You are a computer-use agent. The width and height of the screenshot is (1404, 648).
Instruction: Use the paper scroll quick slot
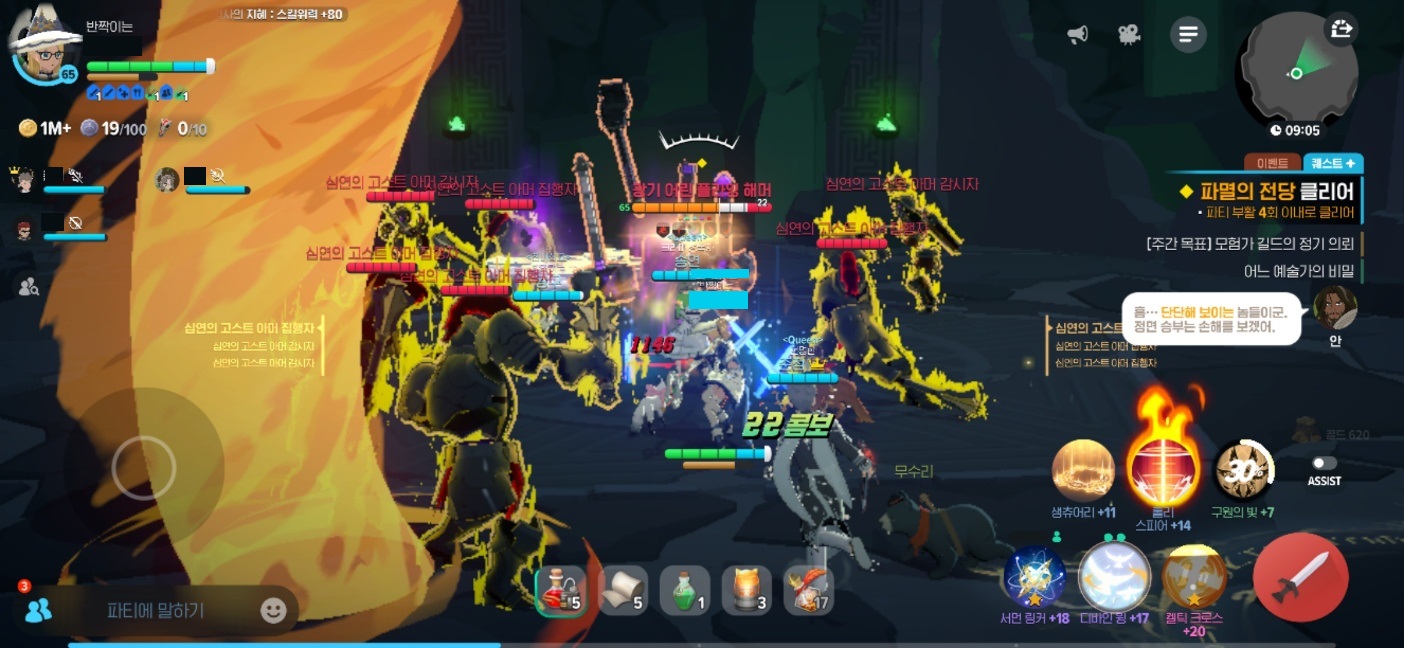pos(623,590)
